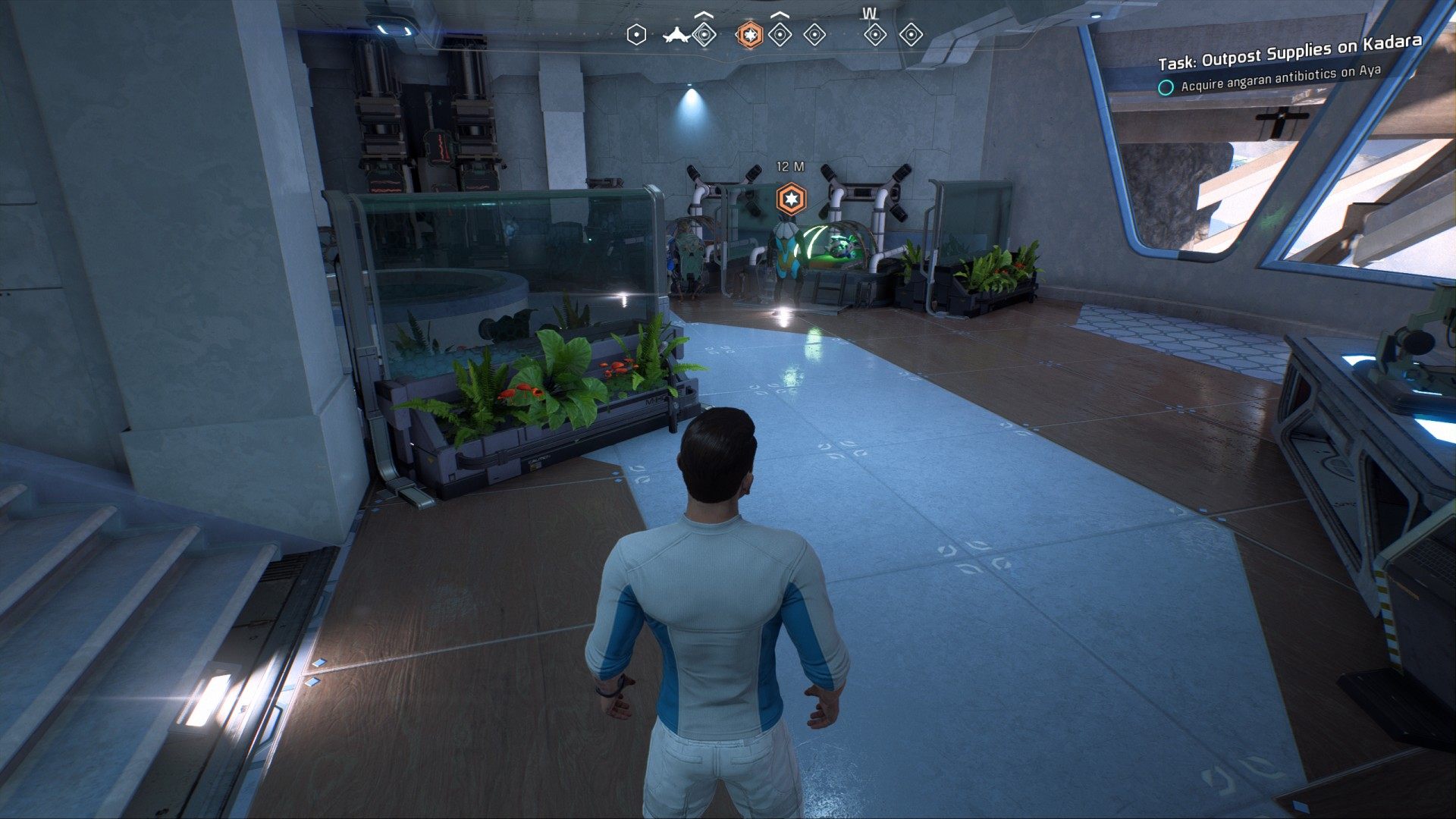Image resolution: width=1456 pixels, height=819 pixels.
Task: Select the diamond marker under the W heading
Action: (875, 35)
